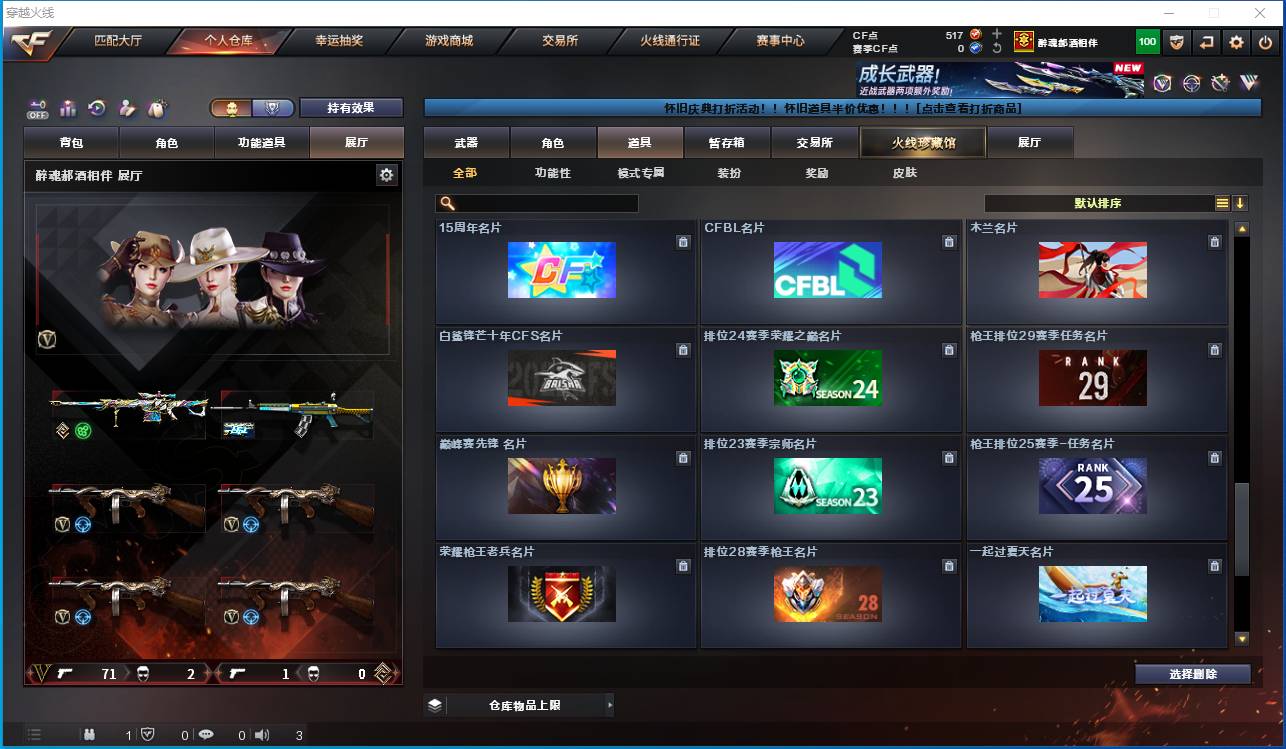Click the return arrow icon near the settings gear
Screen dimensions: 1286x749
point(1206,42)
